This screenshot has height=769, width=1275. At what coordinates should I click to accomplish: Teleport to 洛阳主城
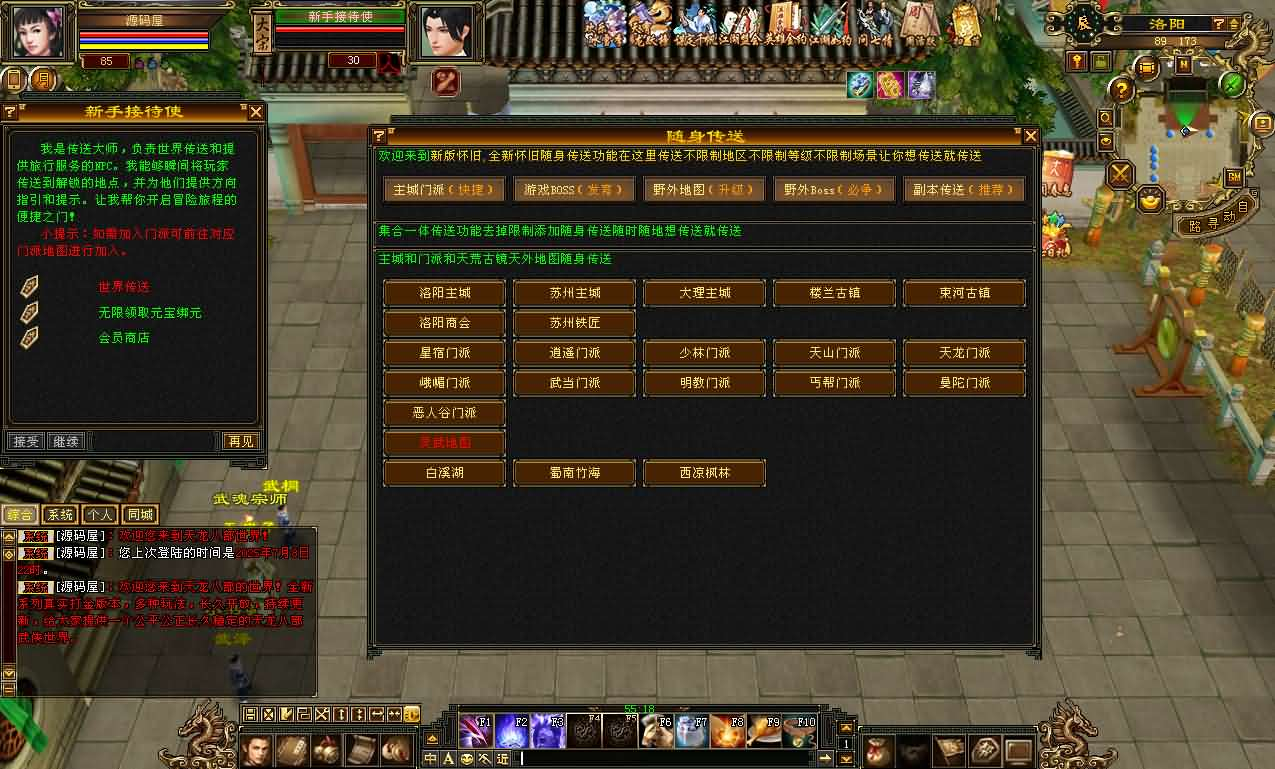click(444, 293)
